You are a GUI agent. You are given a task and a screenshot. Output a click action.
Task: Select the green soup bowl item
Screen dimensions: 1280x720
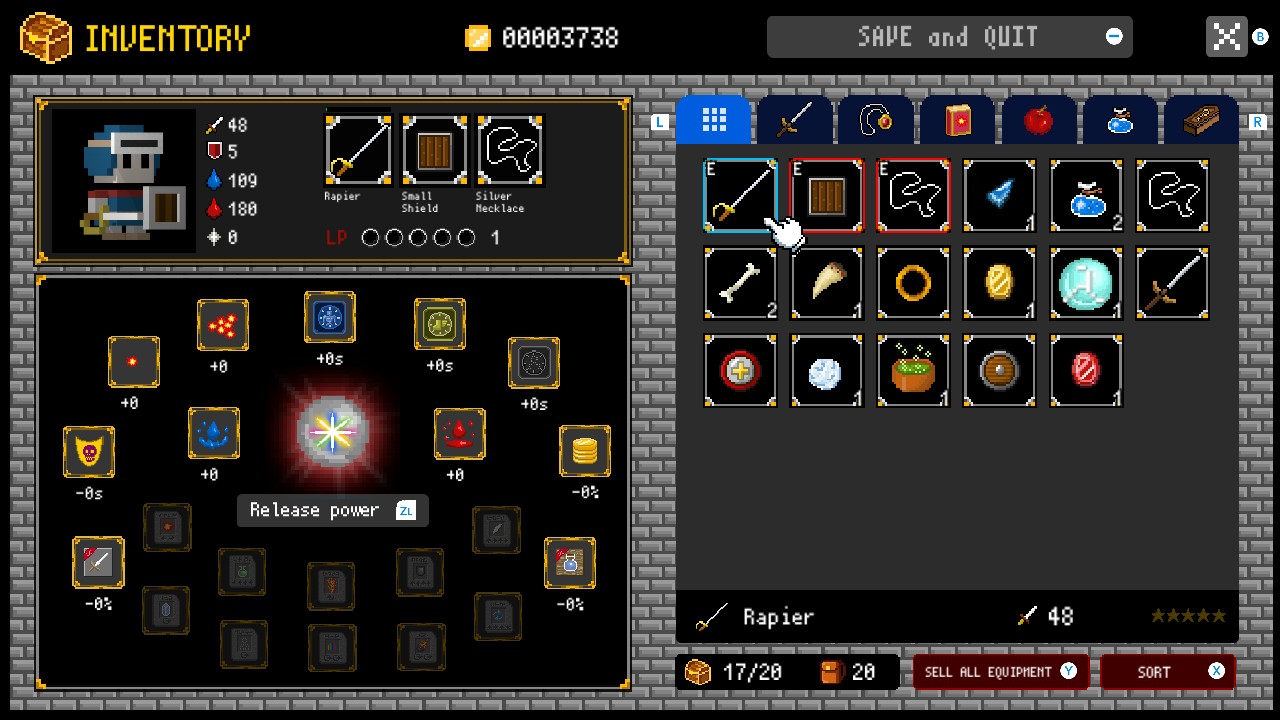pos(913,371)
